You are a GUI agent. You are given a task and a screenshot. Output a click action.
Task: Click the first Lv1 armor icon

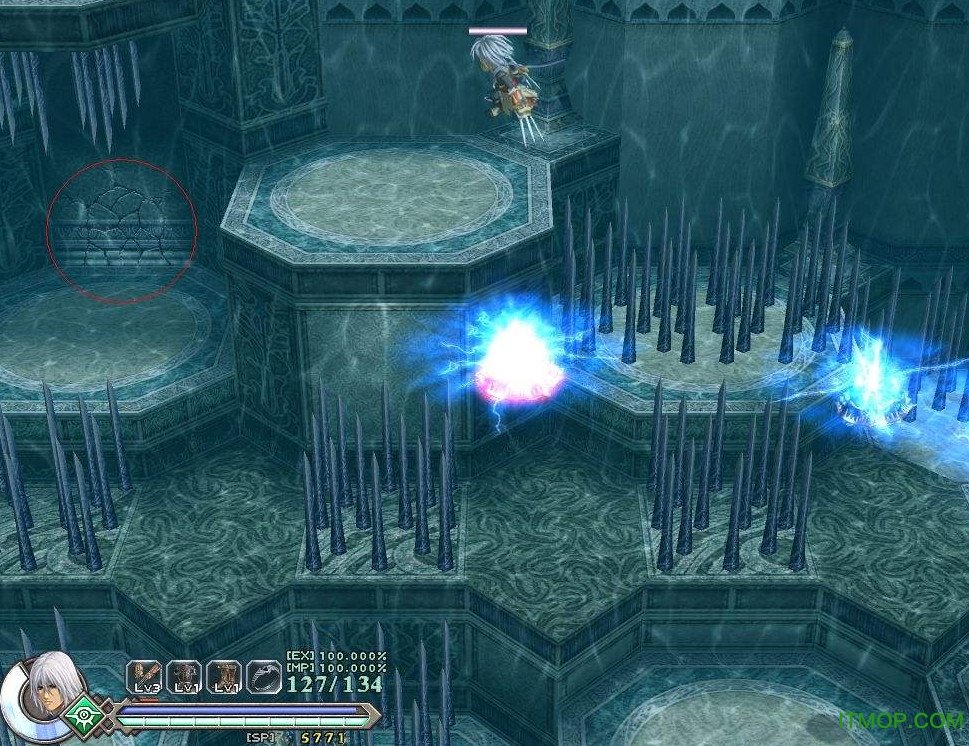click(x=184, y=677)
